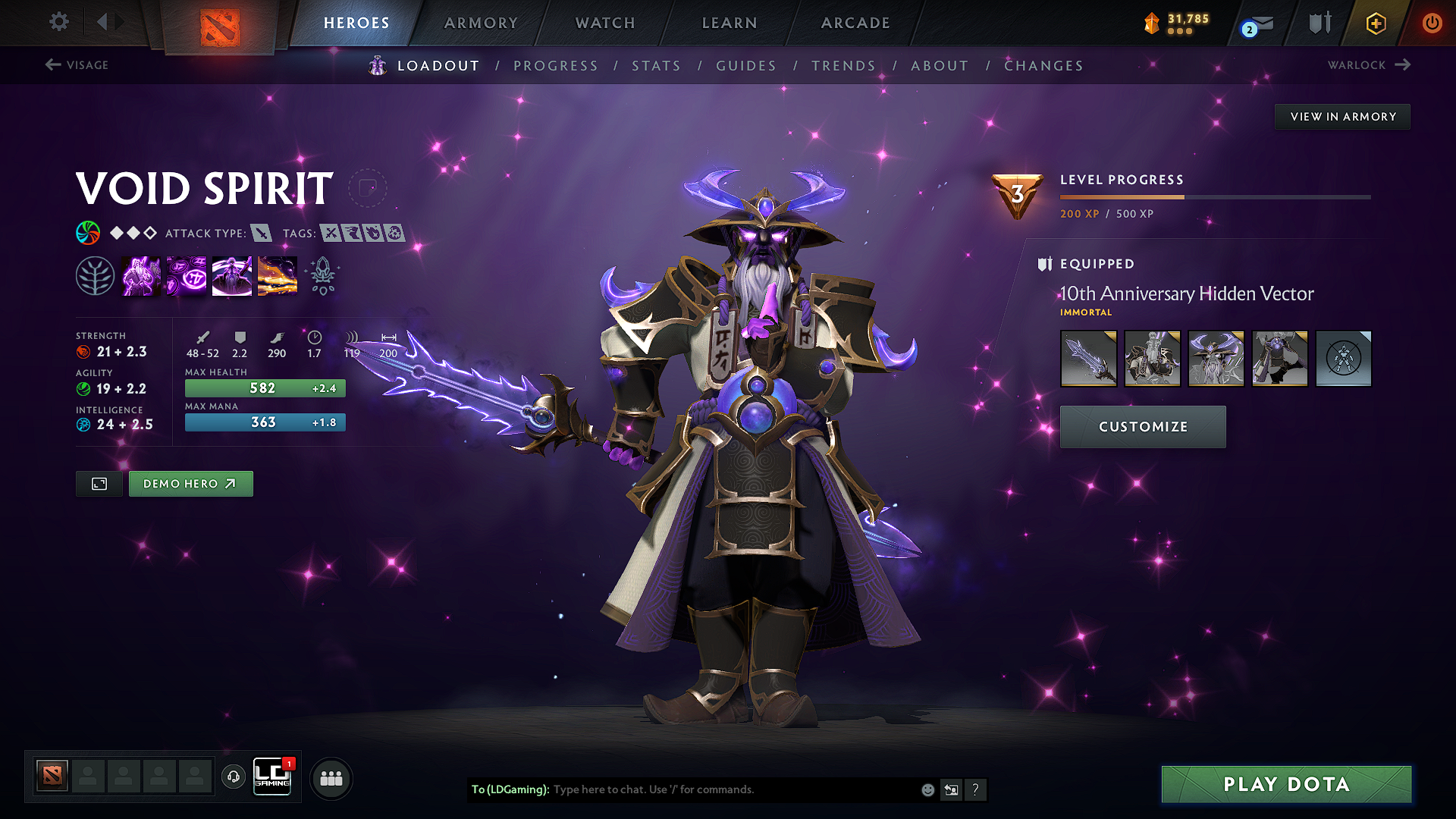Open the shield and sword battle pass icon
Viewport: 1456px width, 819px height.
[1319, 23]
